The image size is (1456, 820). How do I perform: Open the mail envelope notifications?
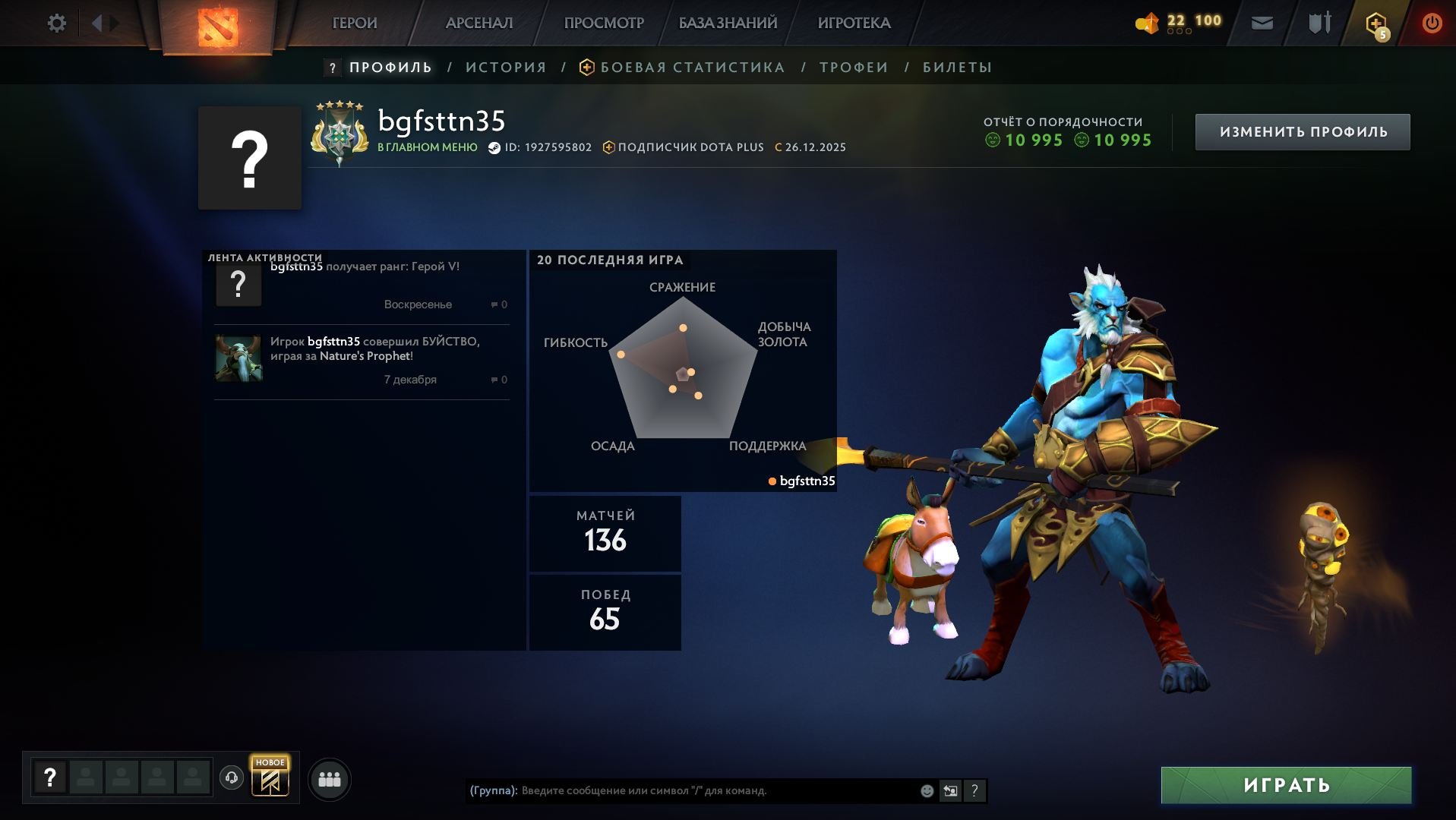pos(1261,23)
